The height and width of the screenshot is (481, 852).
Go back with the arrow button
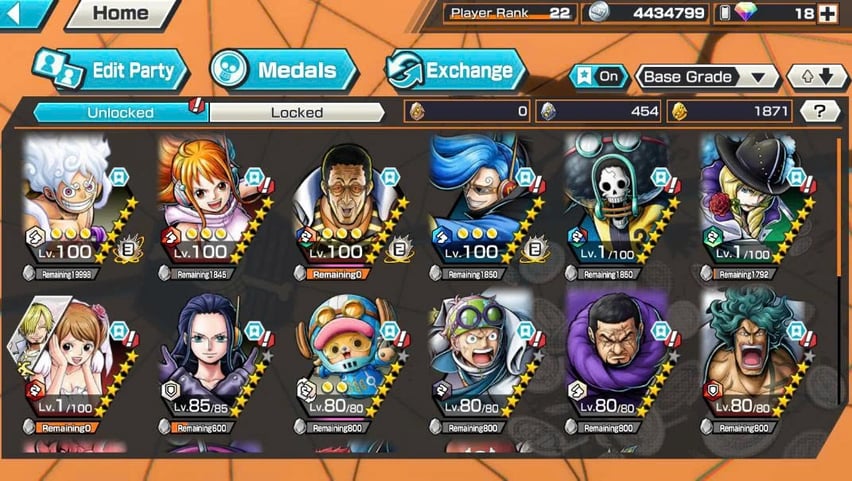point(26,14)
